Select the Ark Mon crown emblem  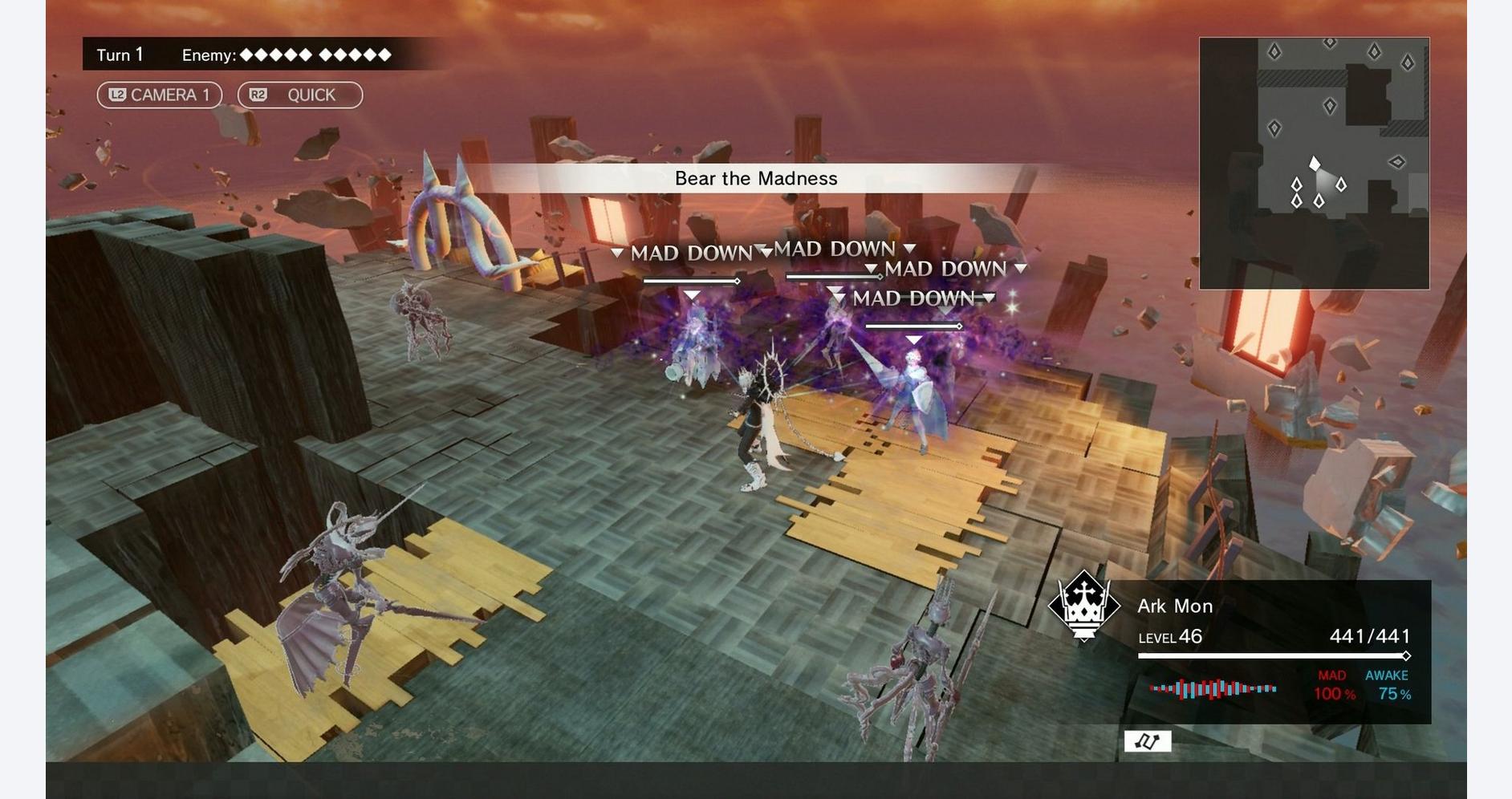coord(1084,606)
